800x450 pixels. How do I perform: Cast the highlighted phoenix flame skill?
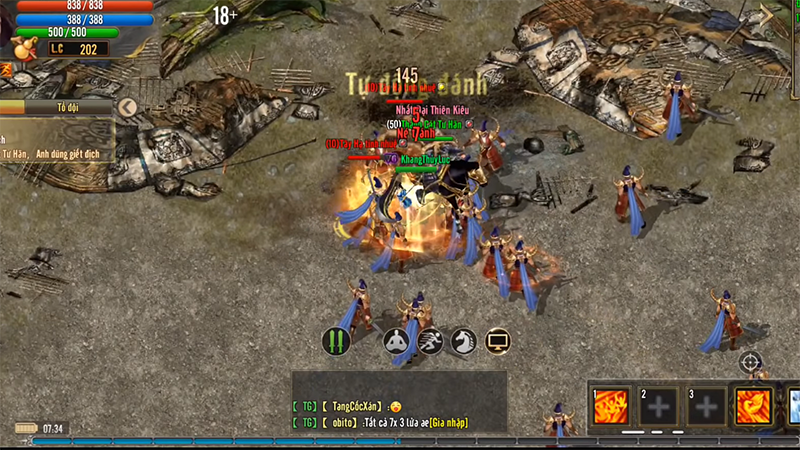(x=754, y=407)
